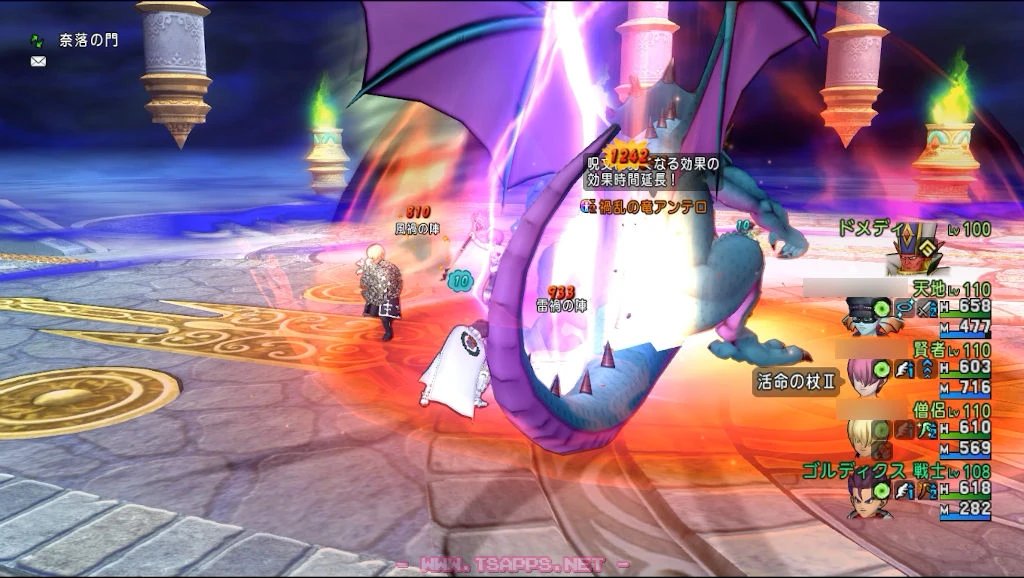Open the mail envelope icon
The height and width of the screenshot is (578, 1024).
click(39, 61)
